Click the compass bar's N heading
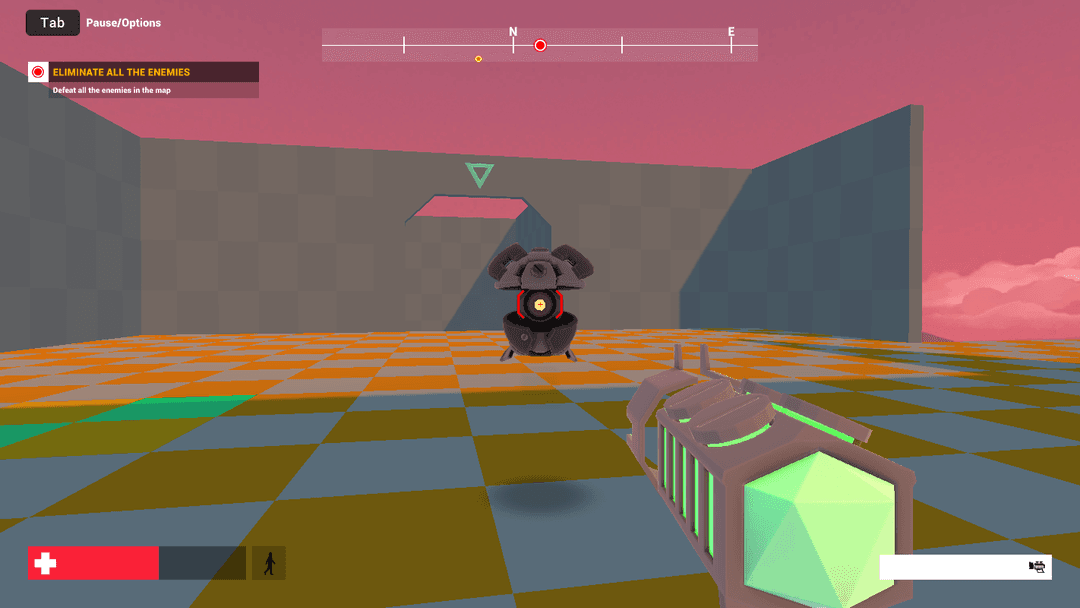The height and width of the screenshot is (608, 1080). [513, 32]
